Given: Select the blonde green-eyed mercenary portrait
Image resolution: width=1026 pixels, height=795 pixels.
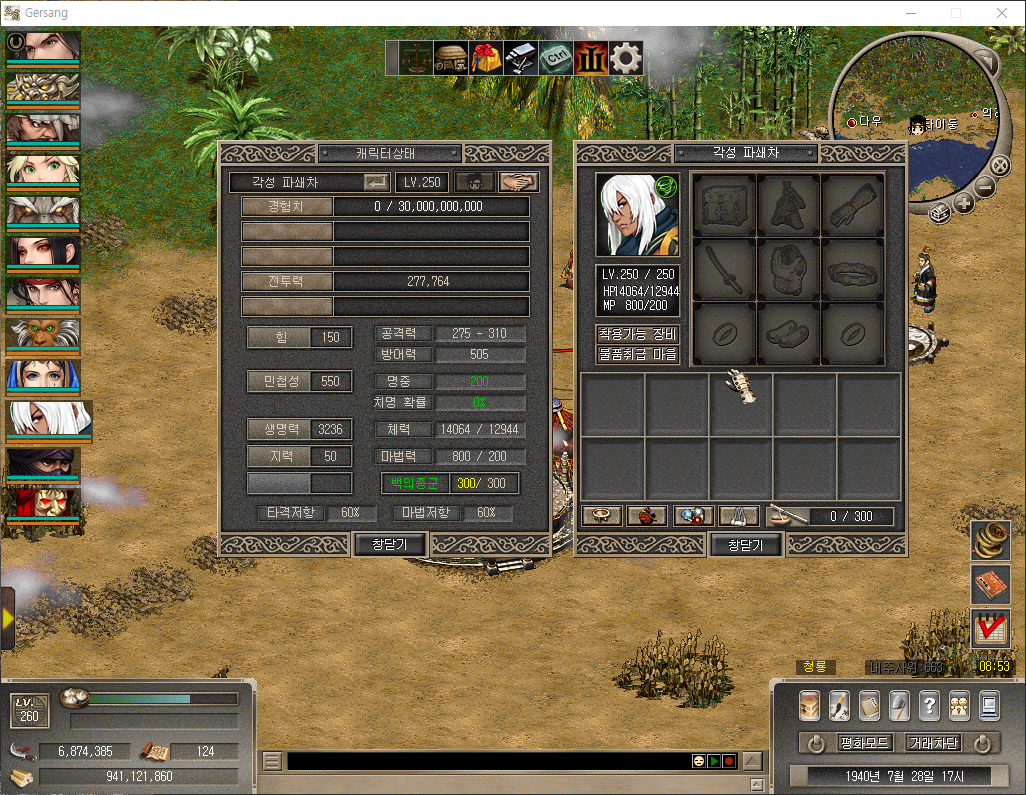Looking at the screenshot, I should tap(43, 168).
